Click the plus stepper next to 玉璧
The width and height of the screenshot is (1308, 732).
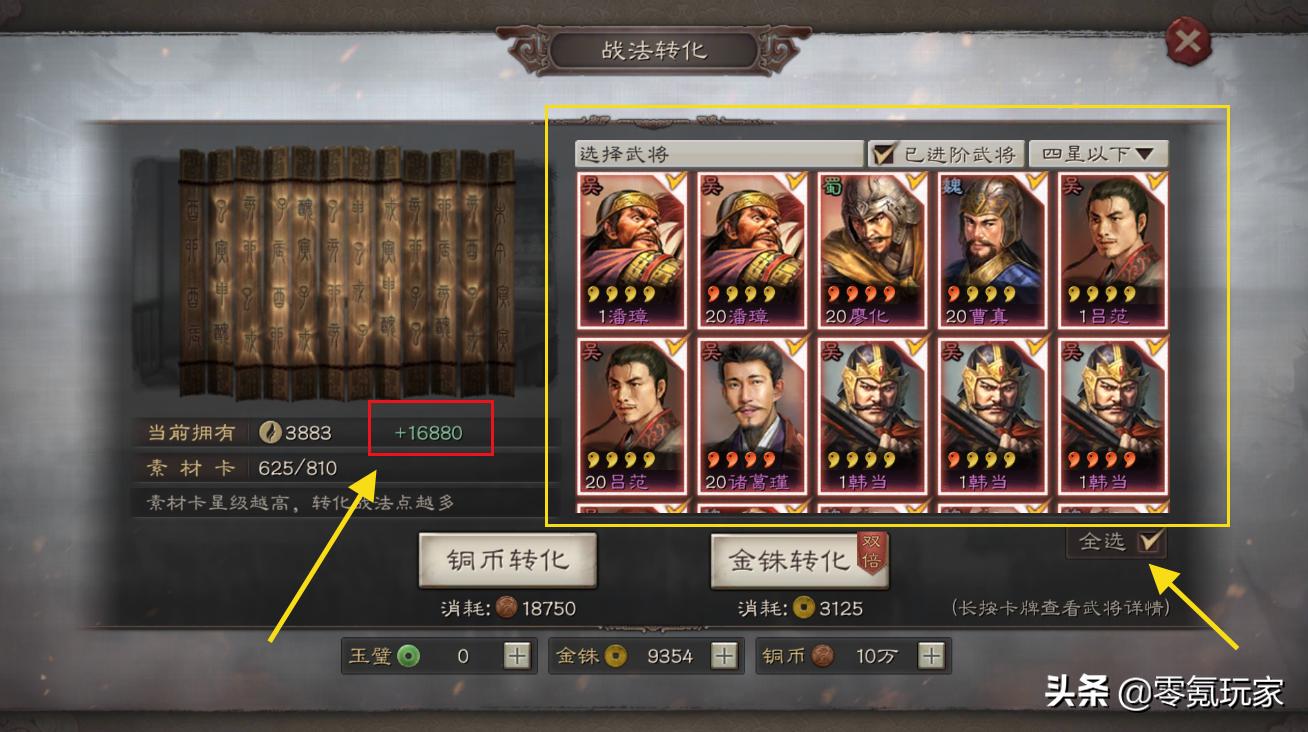pyautogui.click(x=520, y=656)
